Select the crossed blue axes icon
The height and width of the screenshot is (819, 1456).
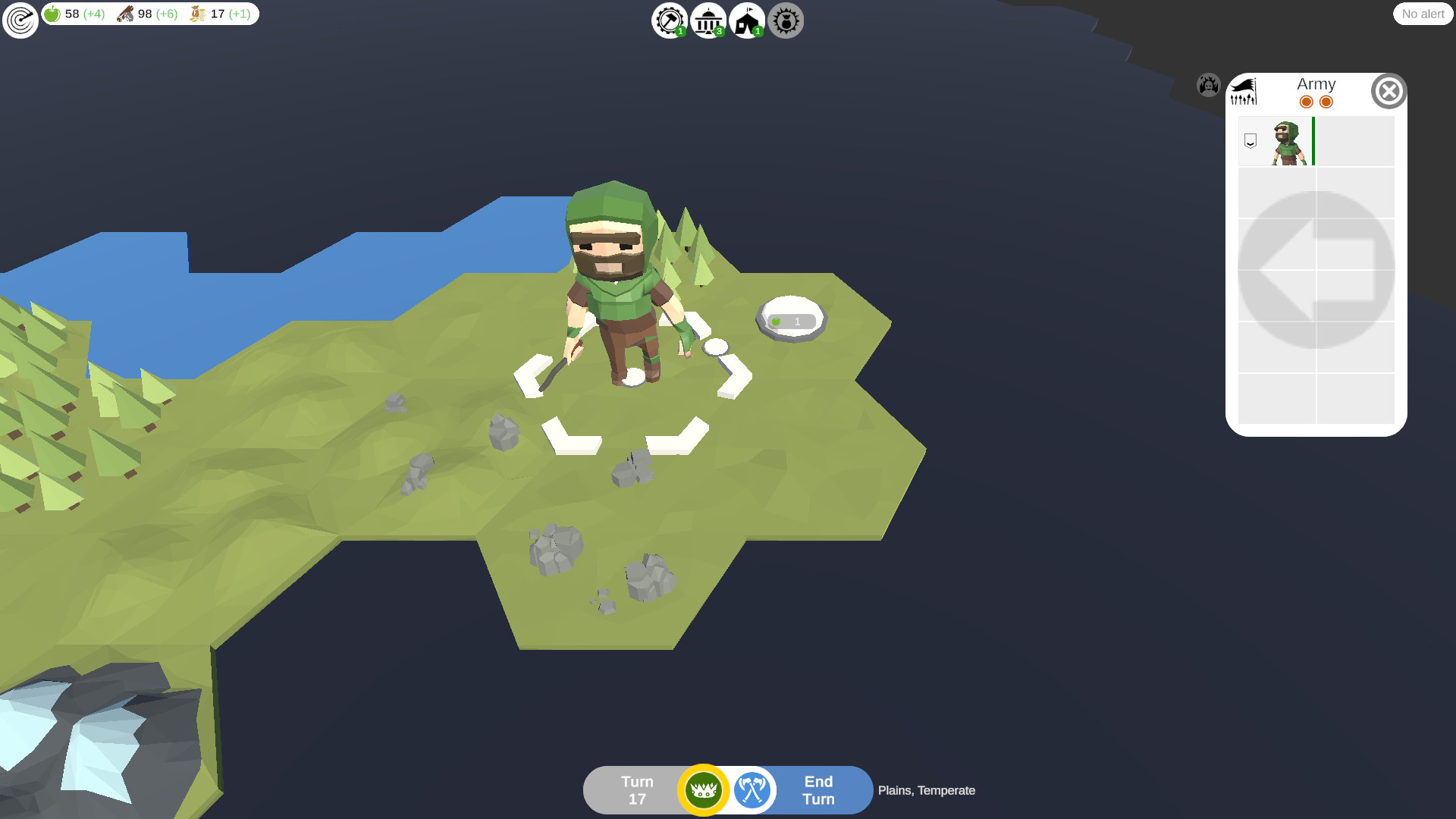click(x=751, y=789)
